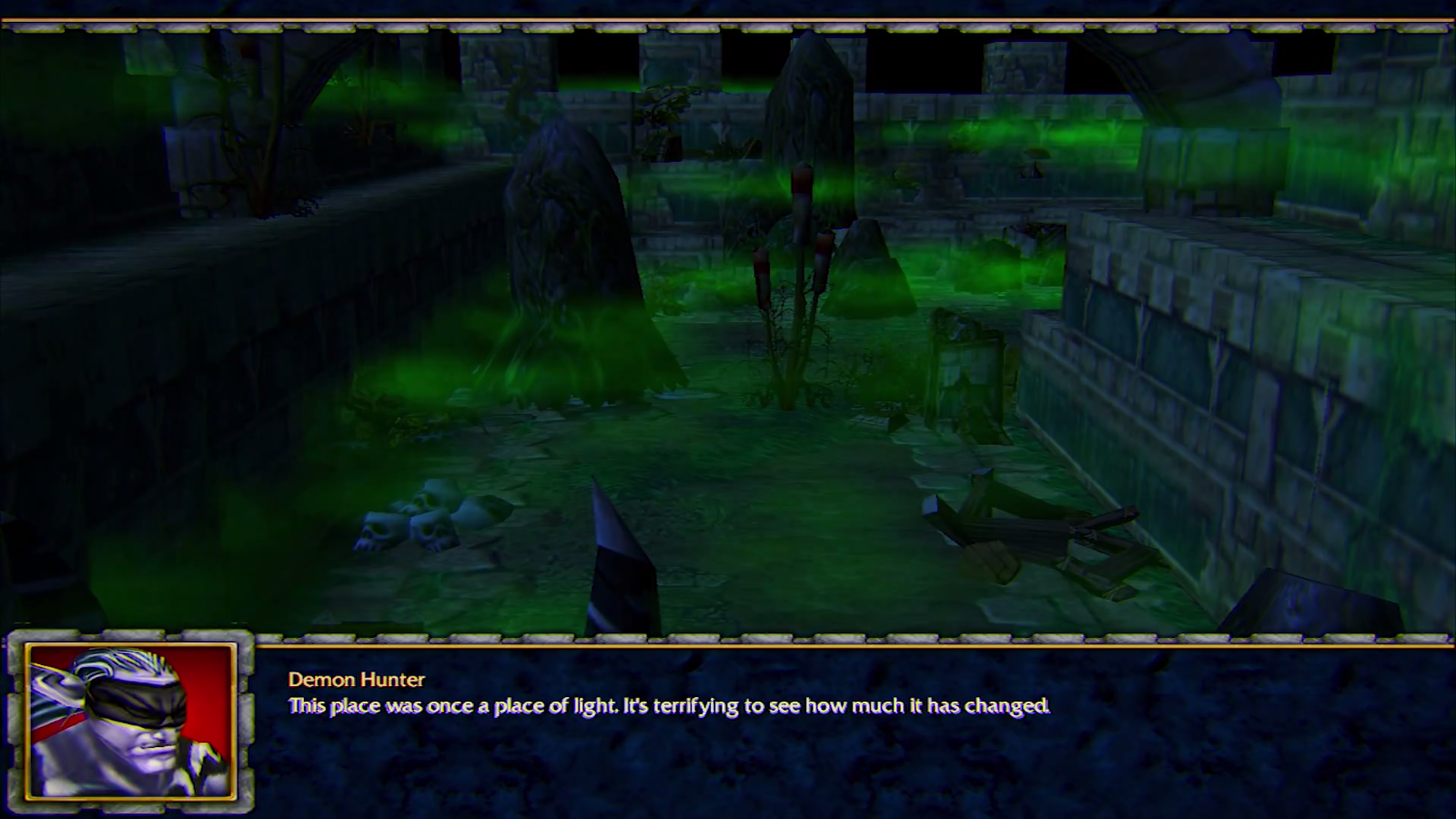Image resolution: width=1456 pixels, height=819 pixels.
Task: Select the Demon Hunter name label
Action: click(355, 678)
